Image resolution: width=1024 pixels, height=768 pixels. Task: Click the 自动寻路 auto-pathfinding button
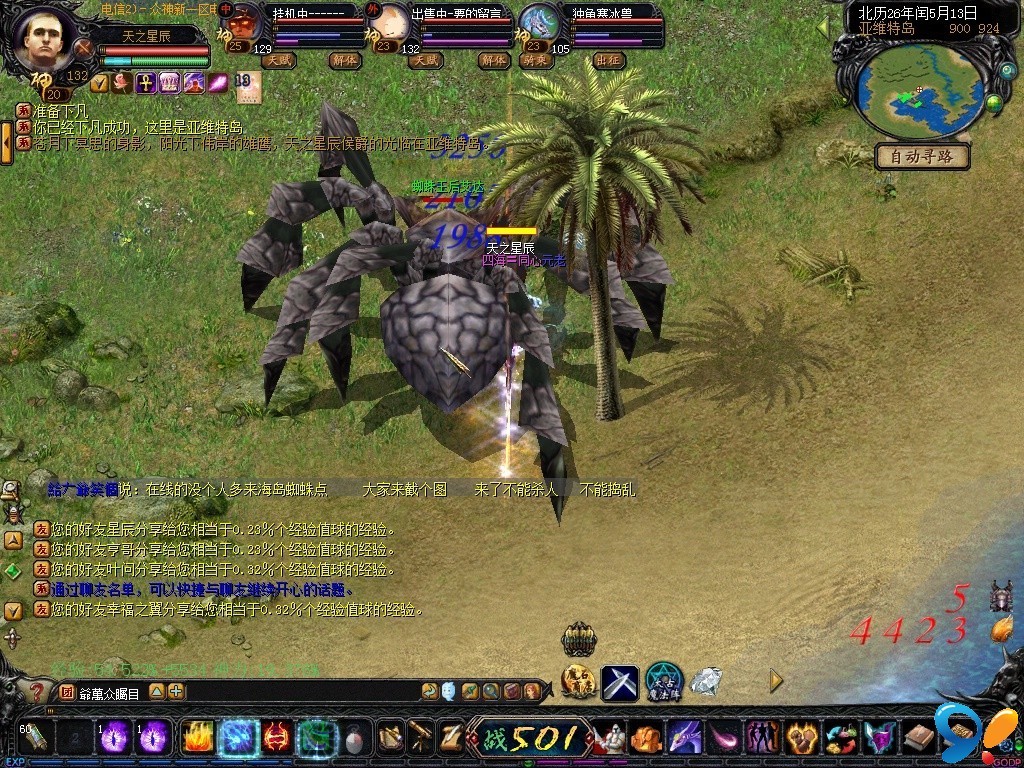(922, 156)
